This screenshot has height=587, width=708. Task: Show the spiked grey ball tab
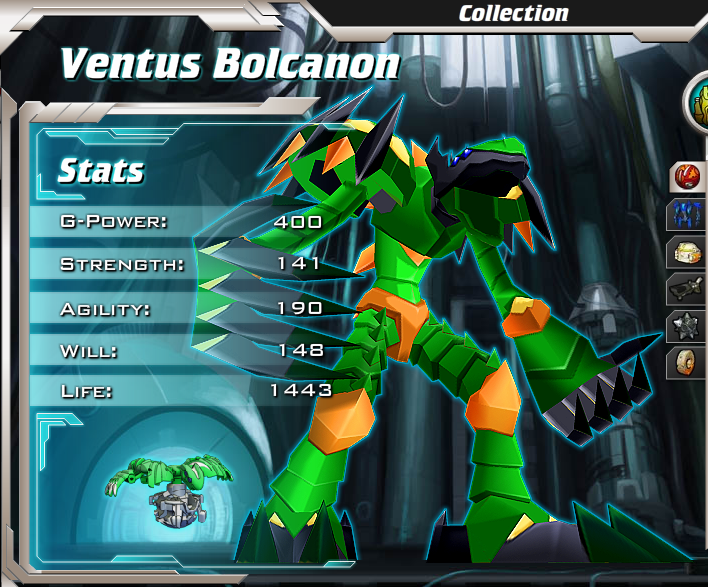(687, 326)
